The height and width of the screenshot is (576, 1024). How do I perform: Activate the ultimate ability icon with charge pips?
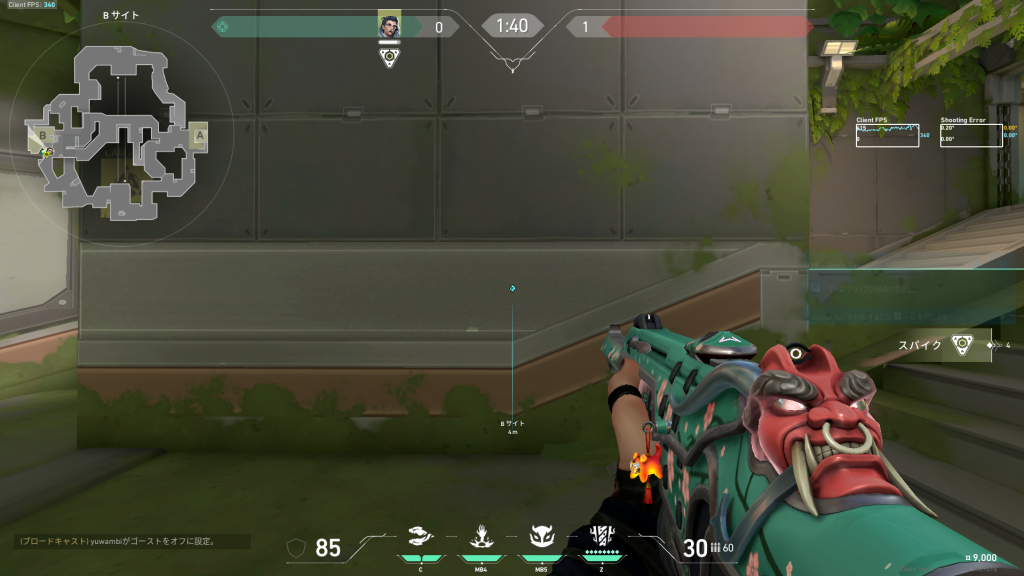pos(602,536)
